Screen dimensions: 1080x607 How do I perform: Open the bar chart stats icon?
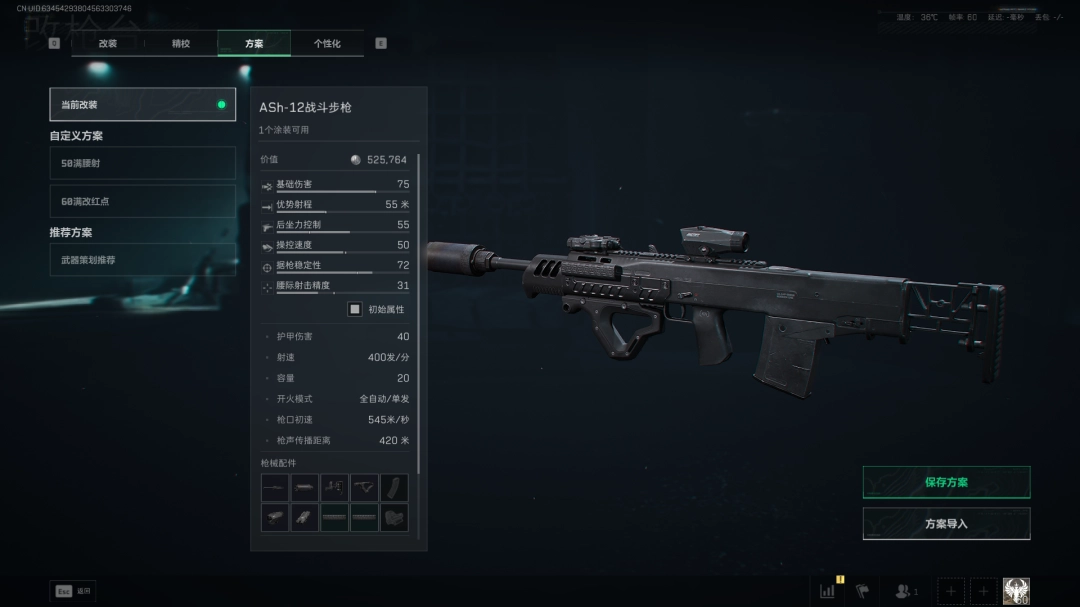[828, 591]
